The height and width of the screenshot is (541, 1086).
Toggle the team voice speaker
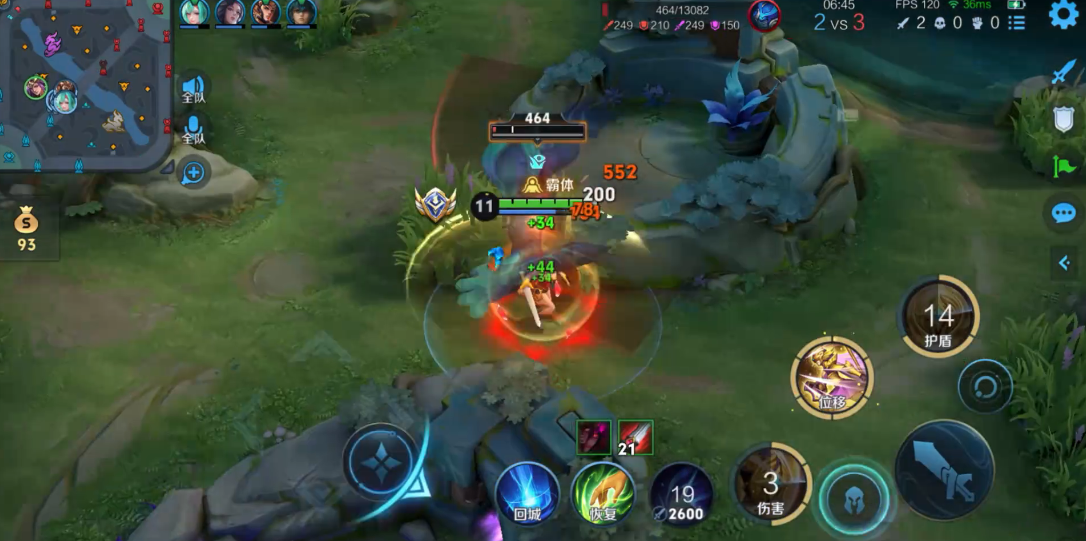(x=193, y=88)
